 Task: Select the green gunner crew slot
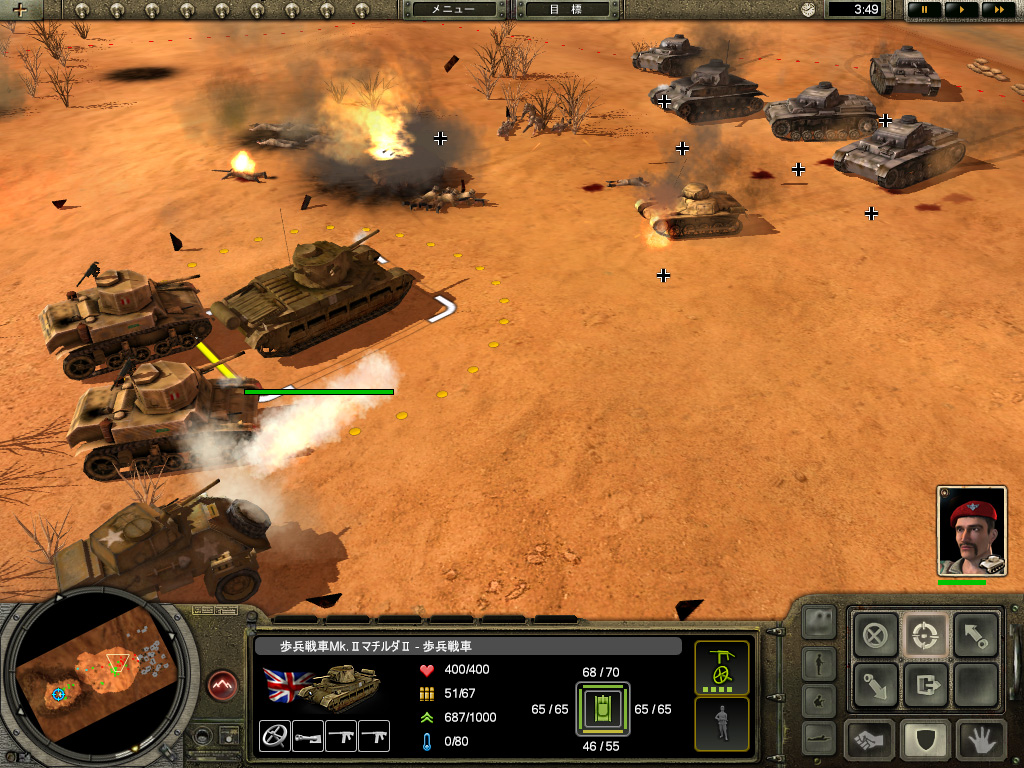(x=721, y=668)
